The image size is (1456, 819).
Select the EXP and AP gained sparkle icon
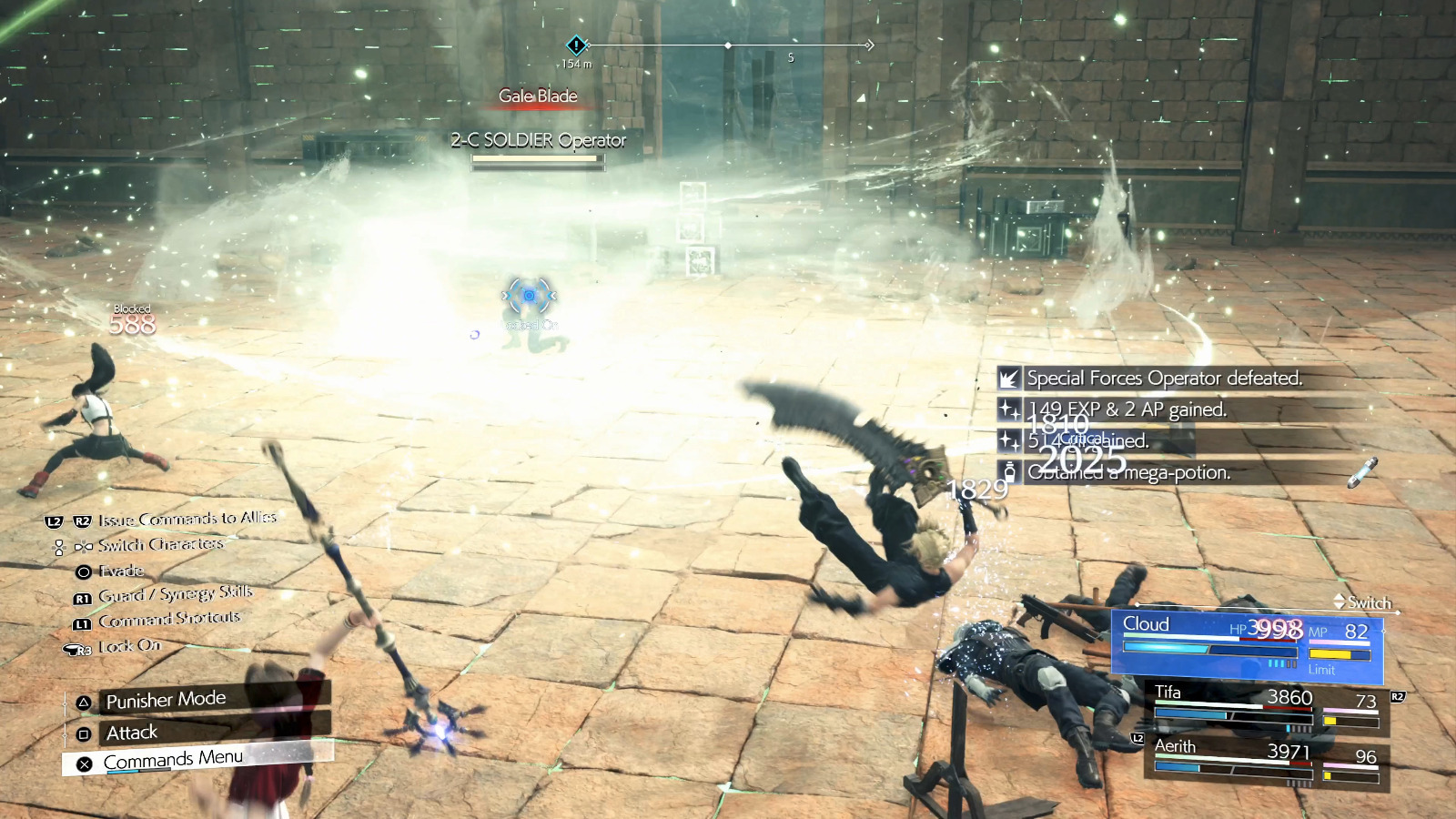click(x=1008, y=410)
